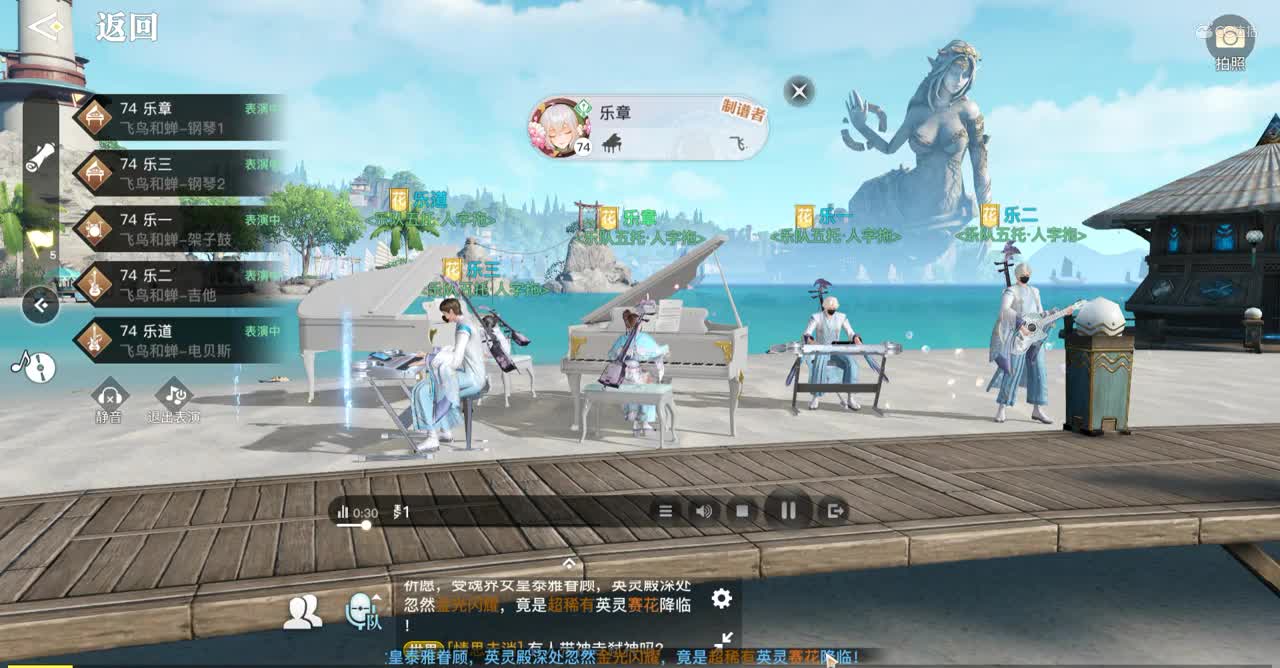This screenshot has height=668, width=1280.
Task: Select the 乐章 钢琴1 band member row
Action: pos(180,117)
